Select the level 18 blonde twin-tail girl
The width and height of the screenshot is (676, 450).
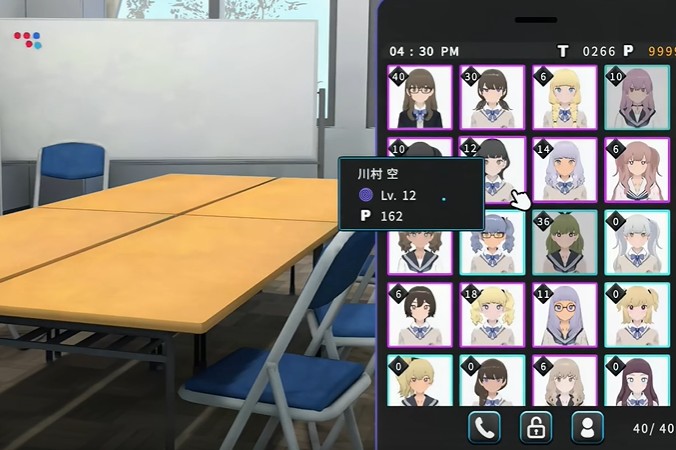(x=492, y=314)
